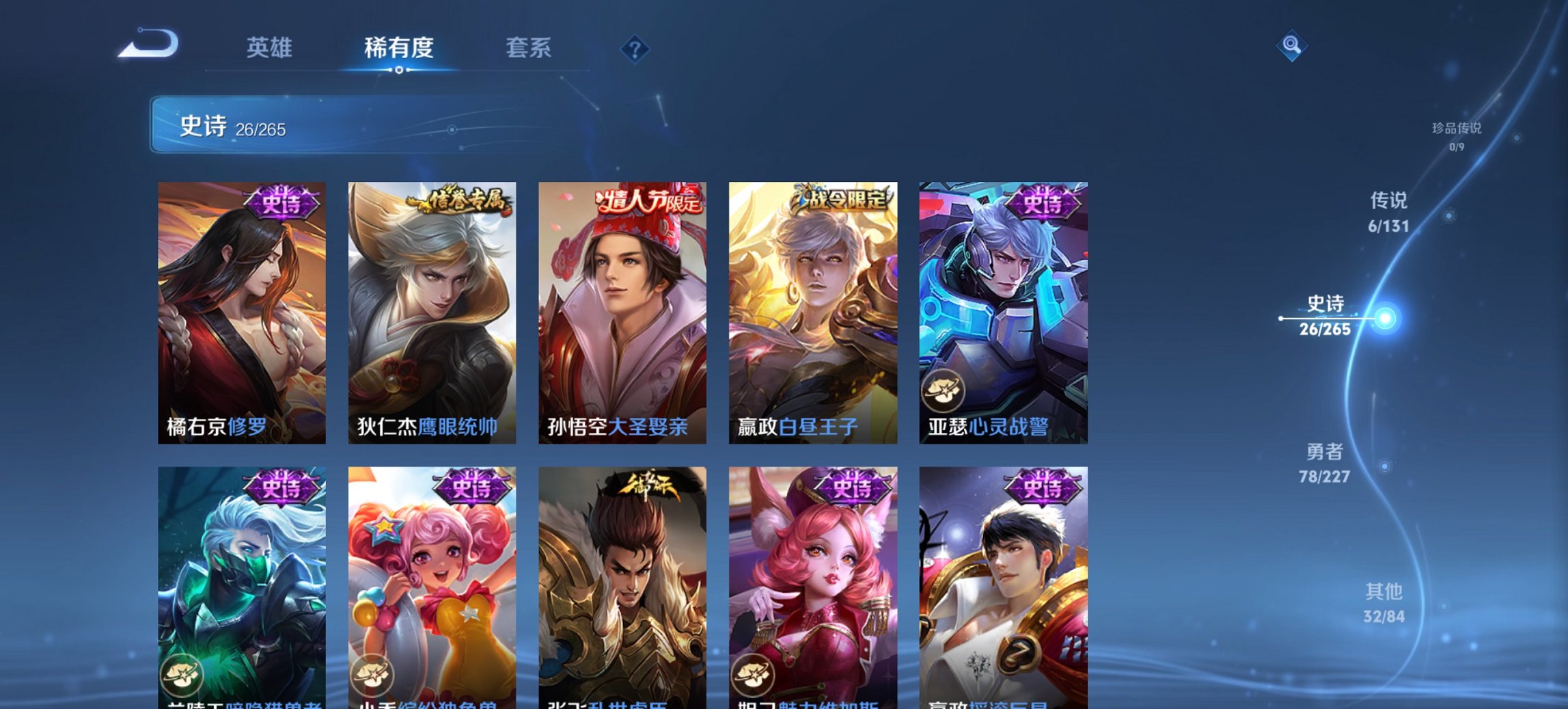Click the question mark help icon

(634, 49)
